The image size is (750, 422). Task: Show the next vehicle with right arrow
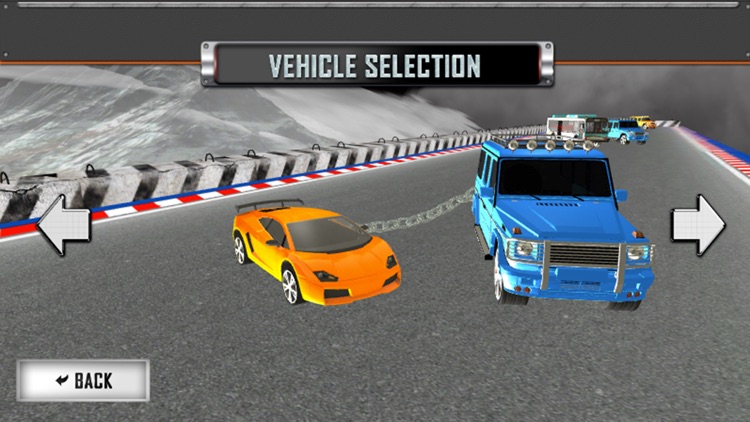697,225
